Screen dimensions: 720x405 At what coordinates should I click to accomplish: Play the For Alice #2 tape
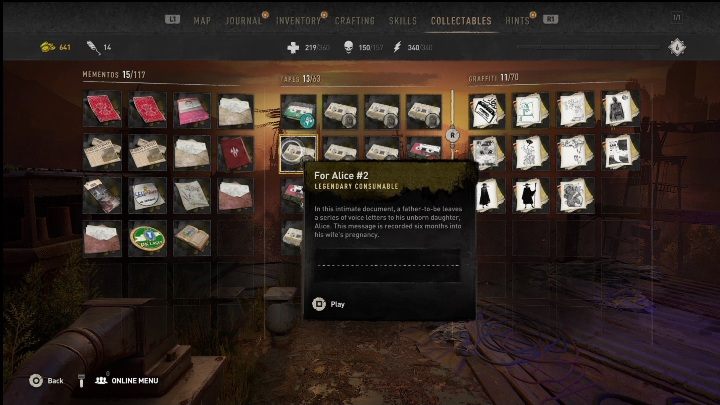tap(329, 304)
